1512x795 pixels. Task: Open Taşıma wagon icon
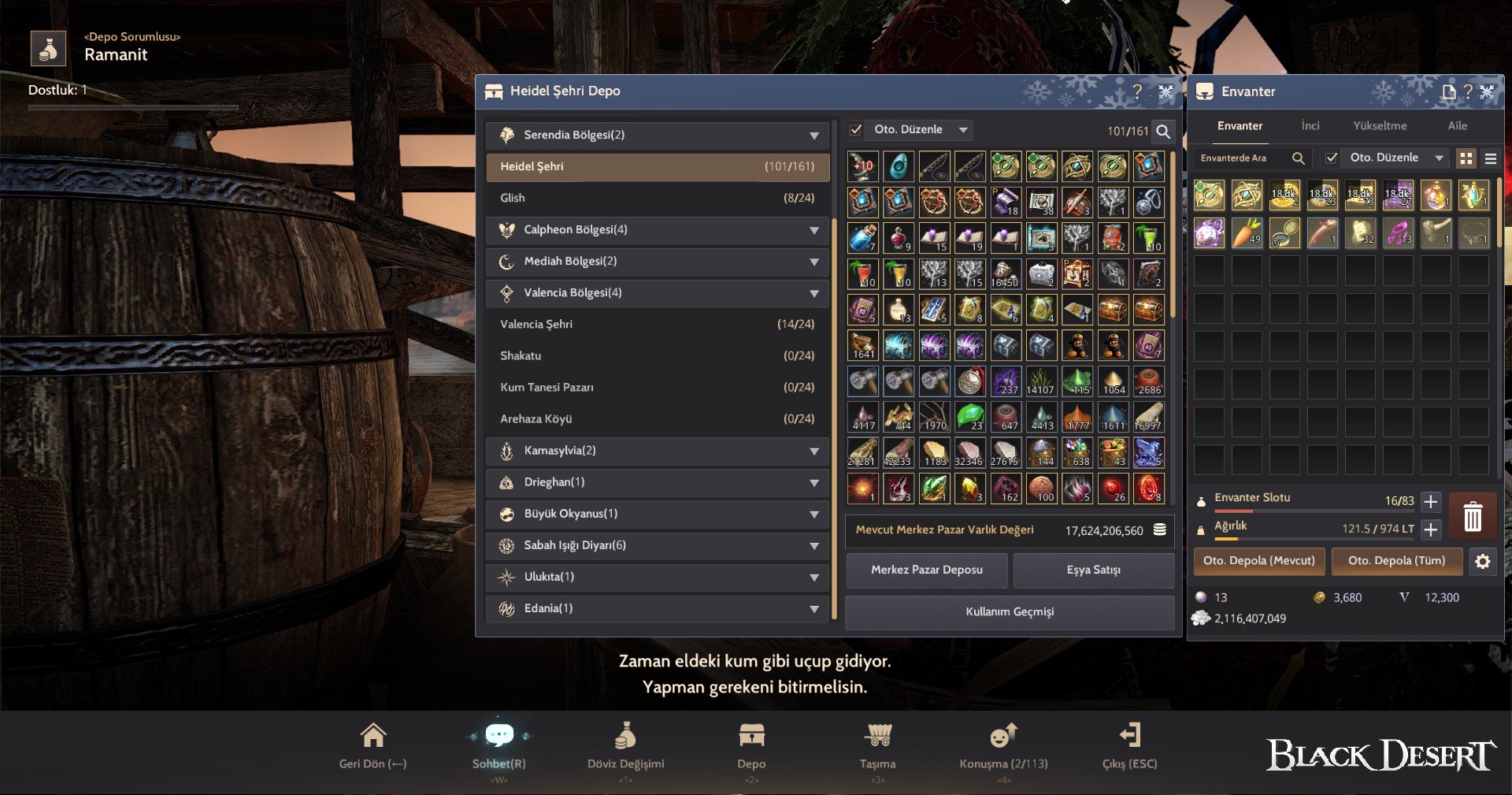click(878, 734)
